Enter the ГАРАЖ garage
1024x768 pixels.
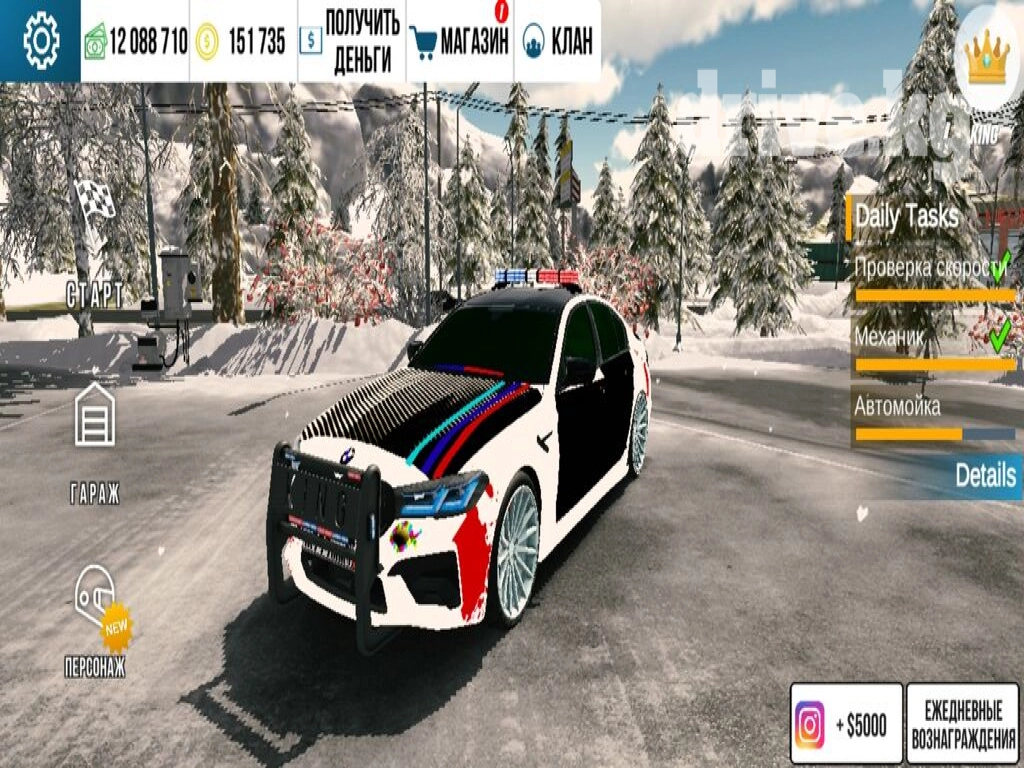coord(94,440)
